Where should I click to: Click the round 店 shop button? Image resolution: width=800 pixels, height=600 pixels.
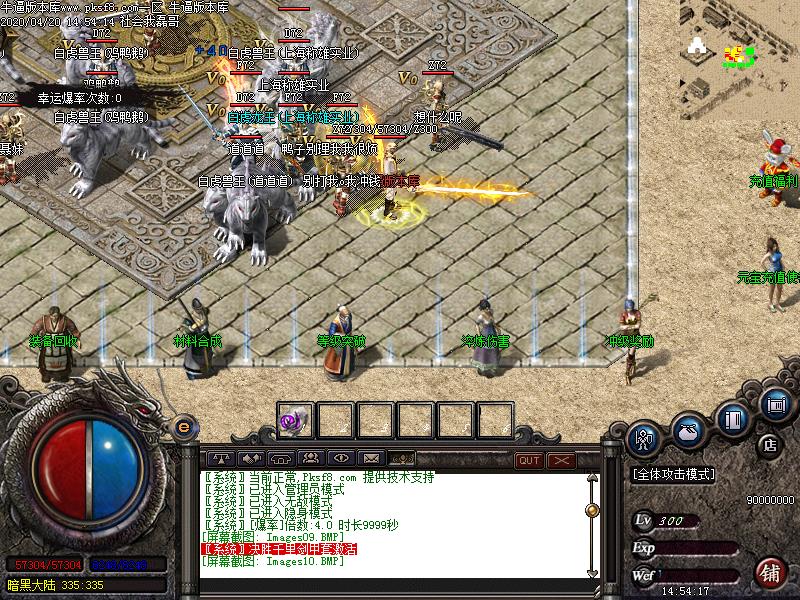point(769,443)
